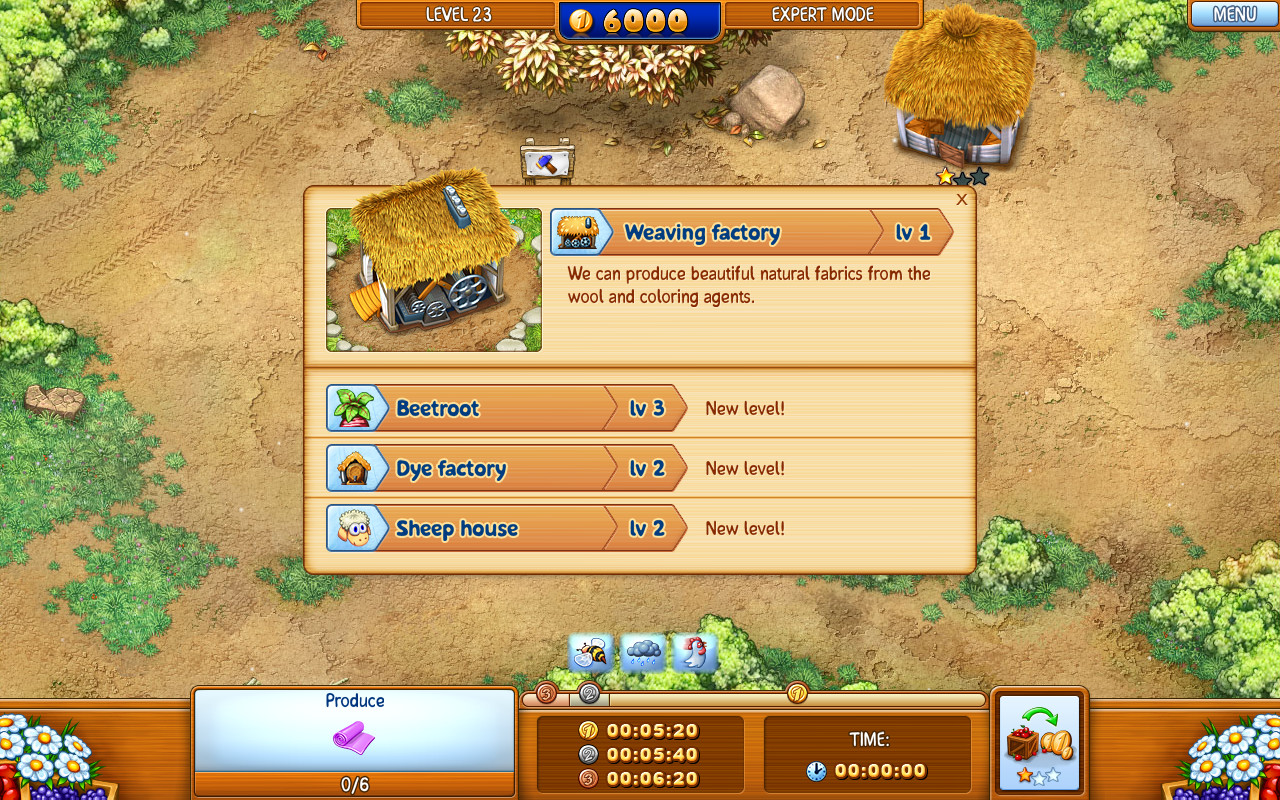Screen dimensions: 1280x800
Task: Click the Sheep house sheep icon
Action: click(358, 527)
